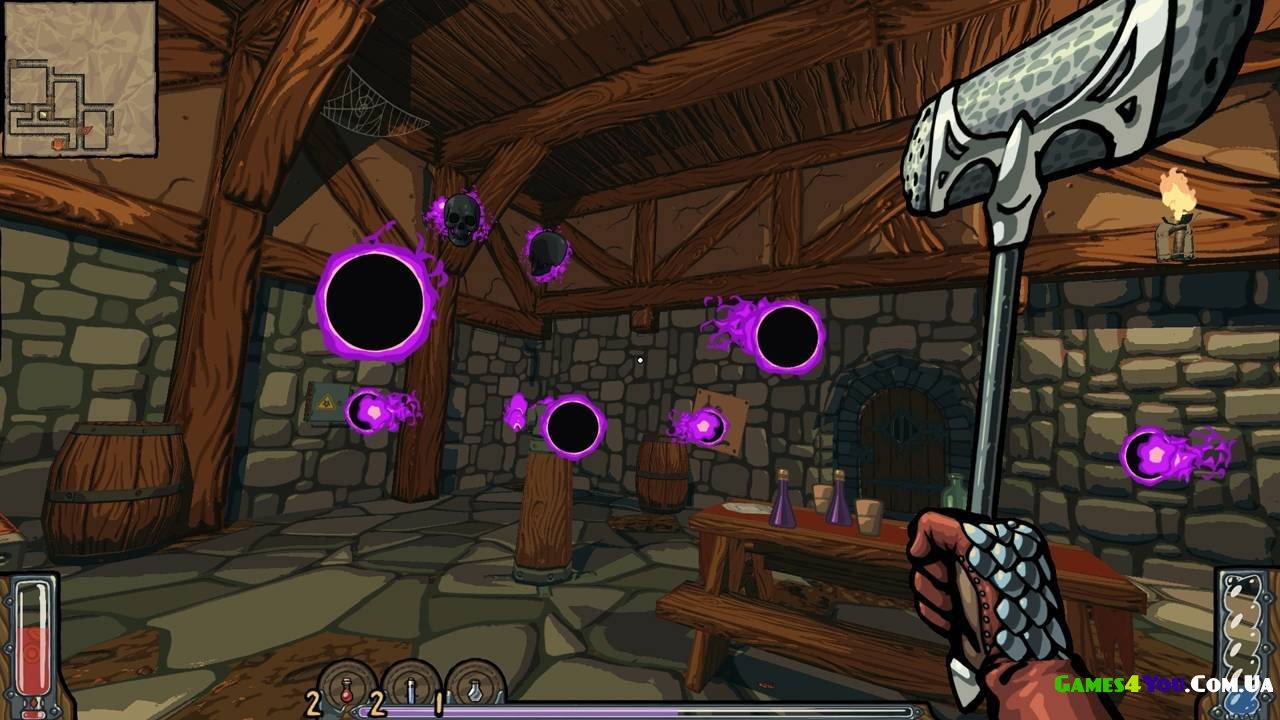The image size is (1280, 720).
Task: Select the blue vial potion slot
Action: tap(411, 689)
